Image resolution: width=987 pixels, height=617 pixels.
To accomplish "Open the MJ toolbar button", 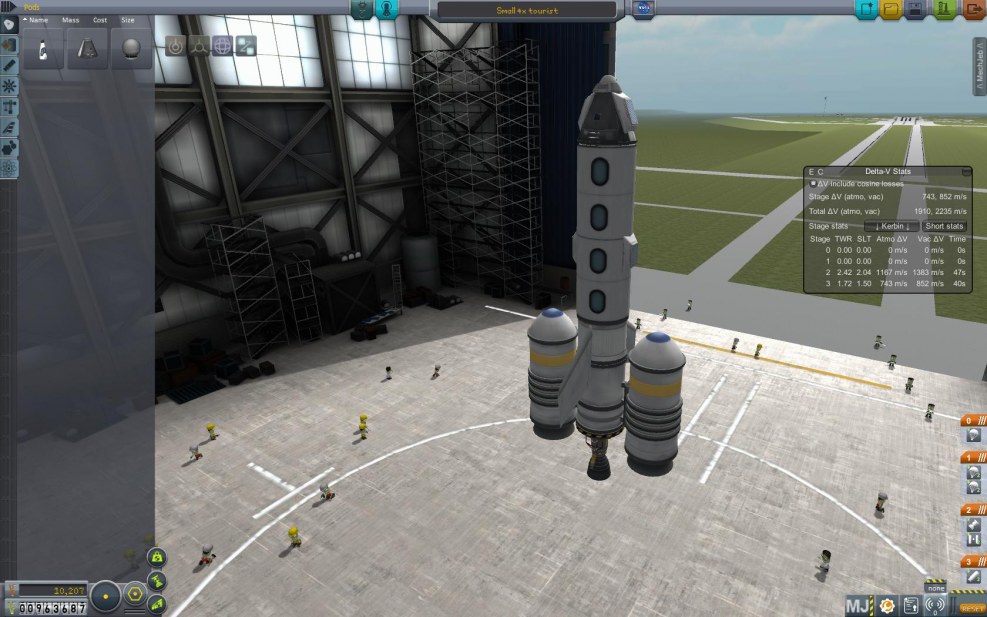I will coord(858,605).
